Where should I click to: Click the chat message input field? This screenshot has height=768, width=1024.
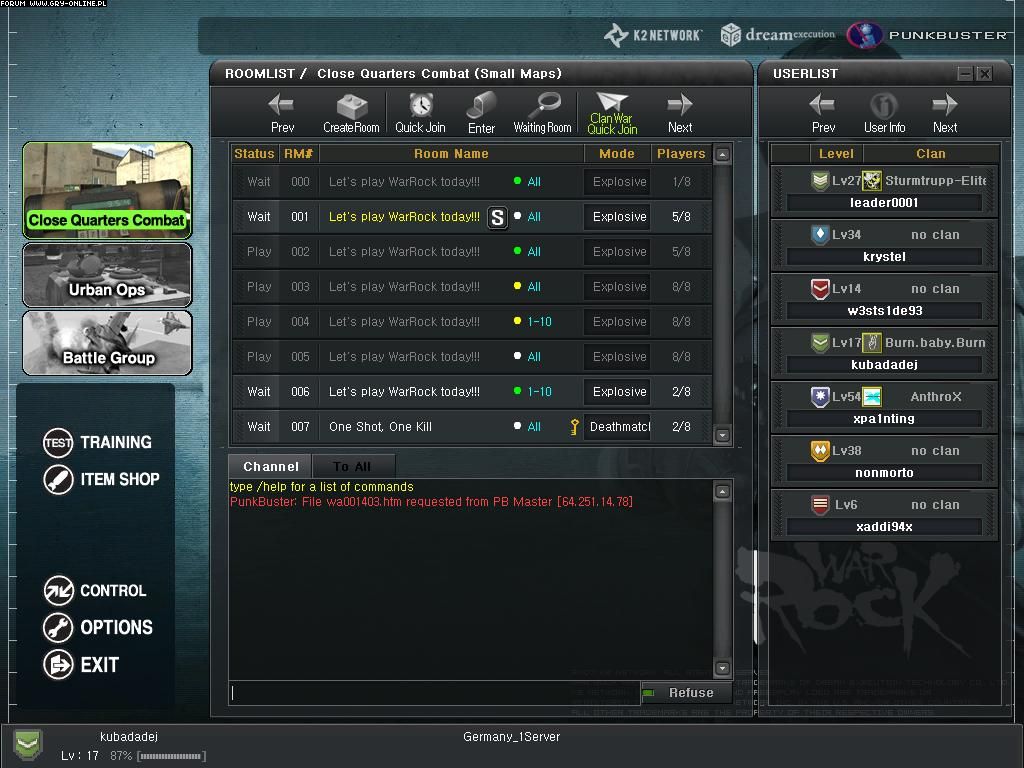click(435, 692)
